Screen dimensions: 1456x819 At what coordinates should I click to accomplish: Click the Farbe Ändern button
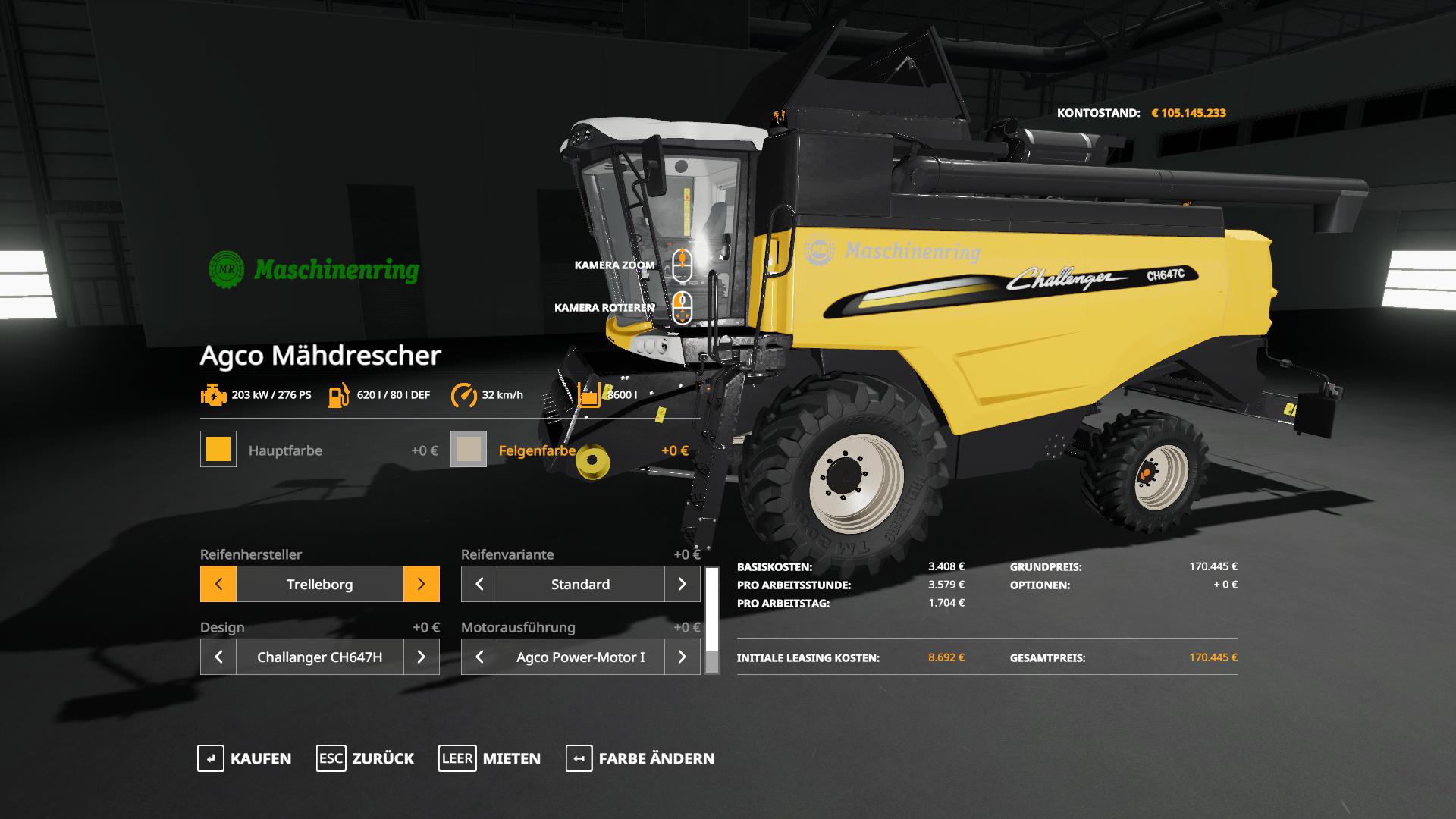tap(640, 758)
